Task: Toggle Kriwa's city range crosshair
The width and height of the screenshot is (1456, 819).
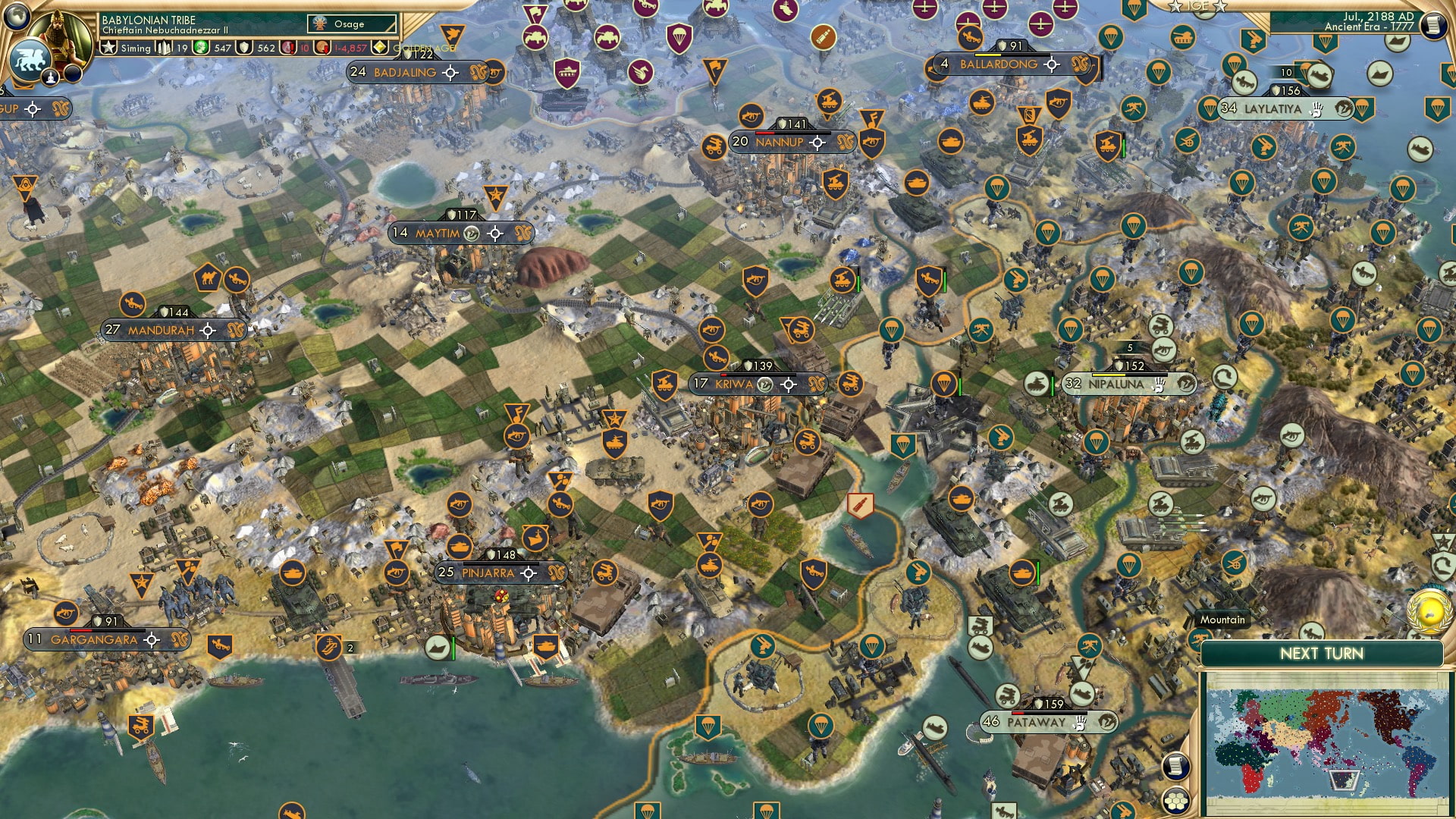Action: 789,384
